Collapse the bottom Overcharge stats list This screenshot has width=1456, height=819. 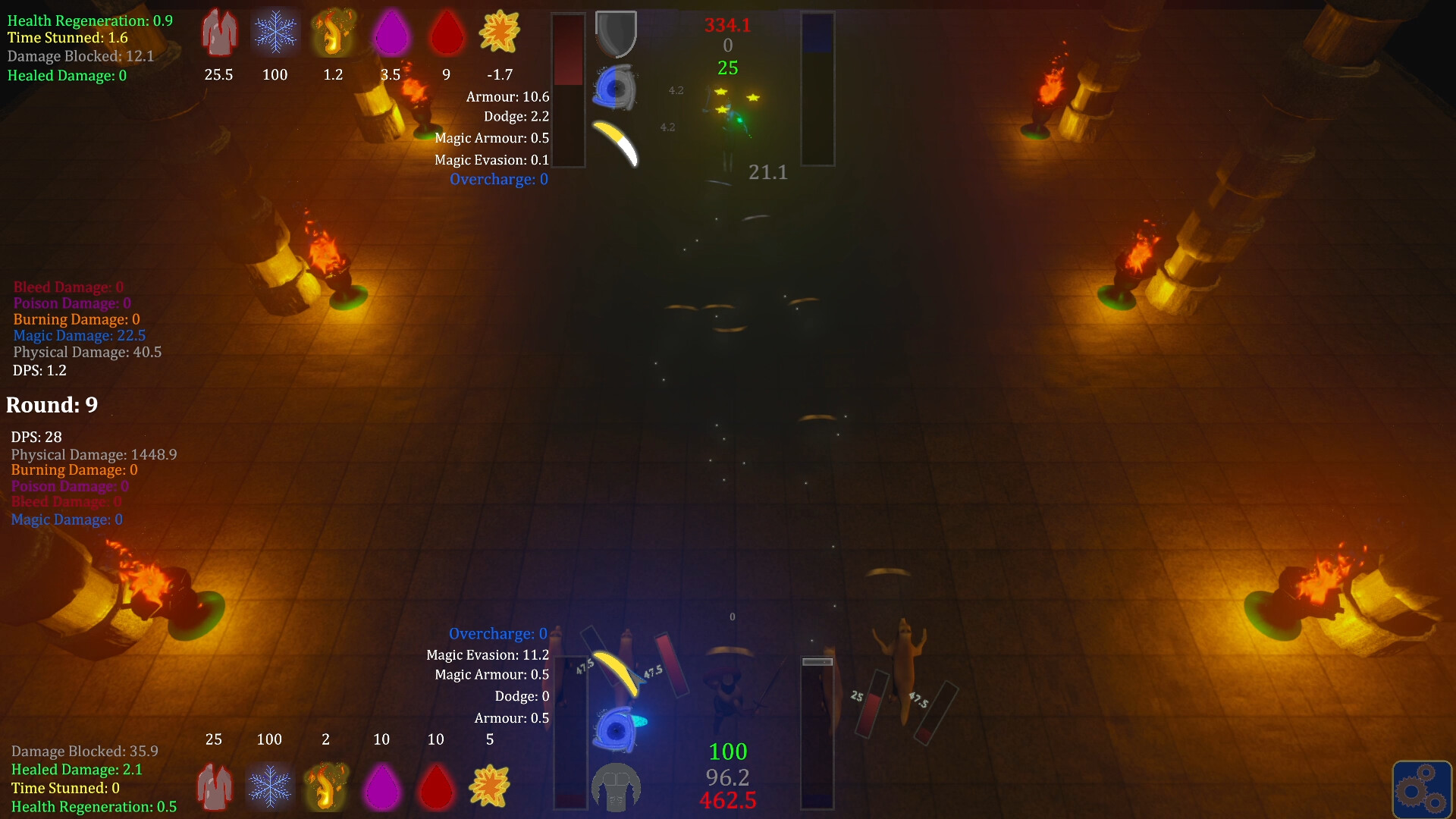pos(497,633)
